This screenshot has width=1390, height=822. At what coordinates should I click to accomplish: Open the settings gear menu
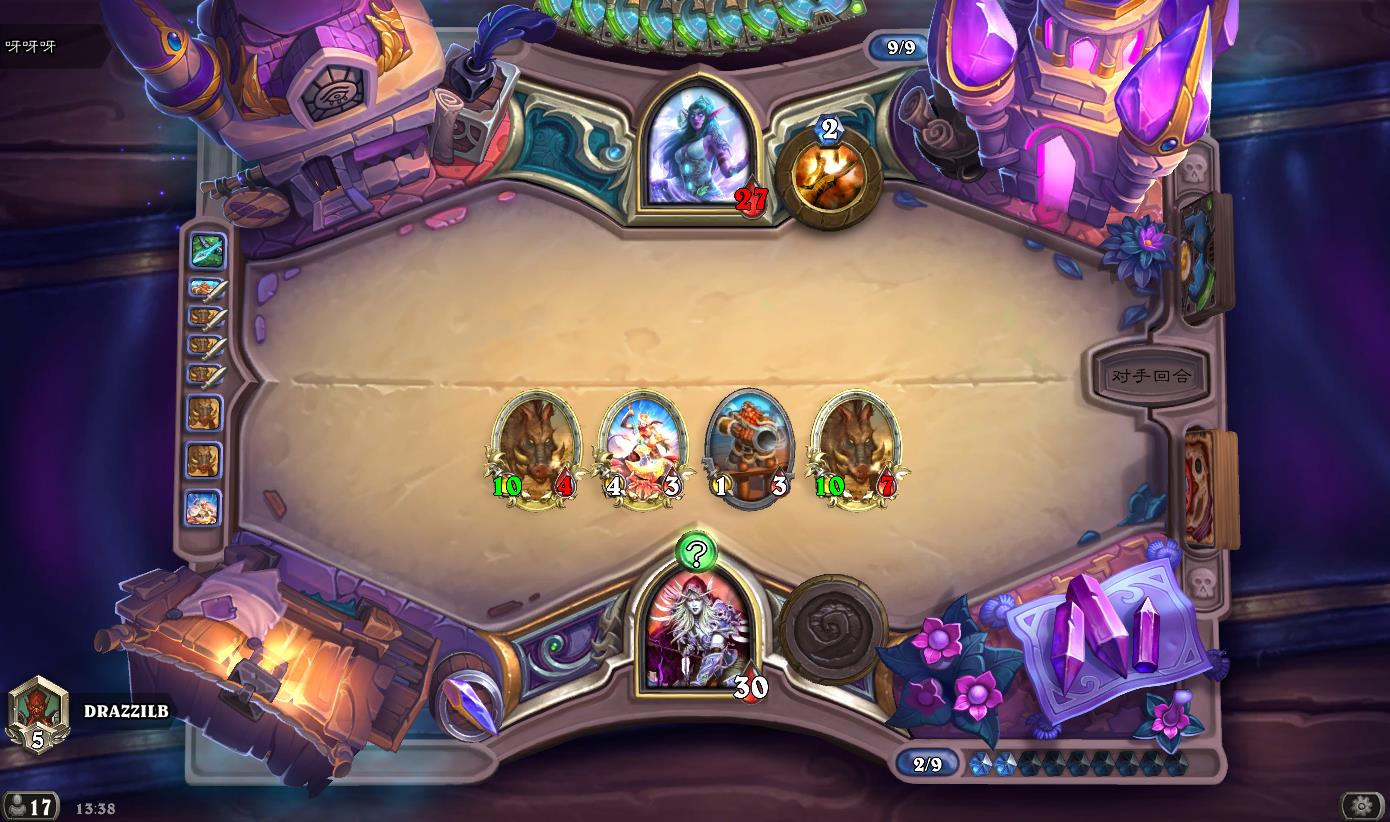[x=1361, y=805]
